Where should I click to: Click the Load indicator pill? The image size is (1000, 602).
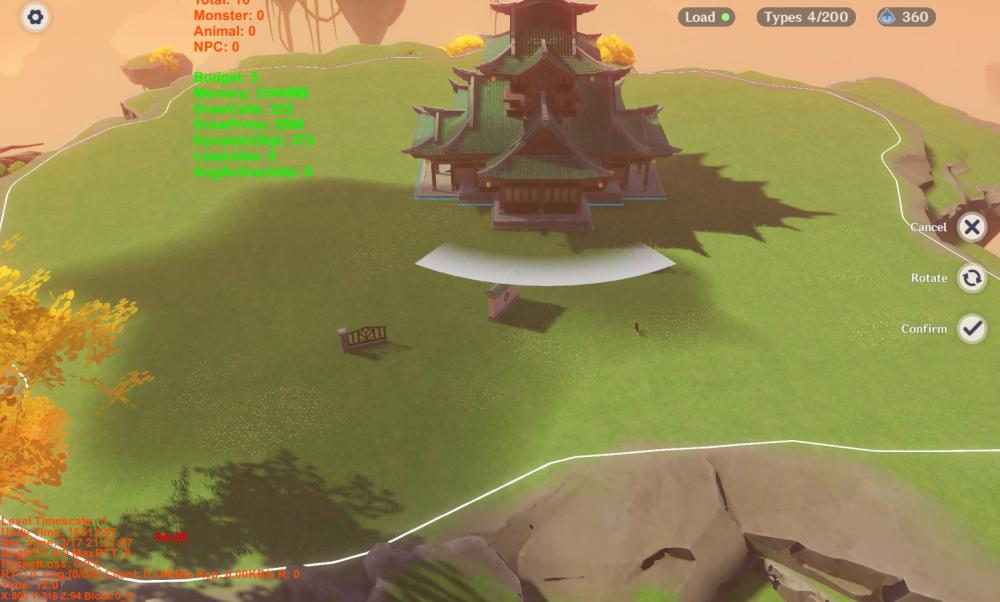pos(706,17)
